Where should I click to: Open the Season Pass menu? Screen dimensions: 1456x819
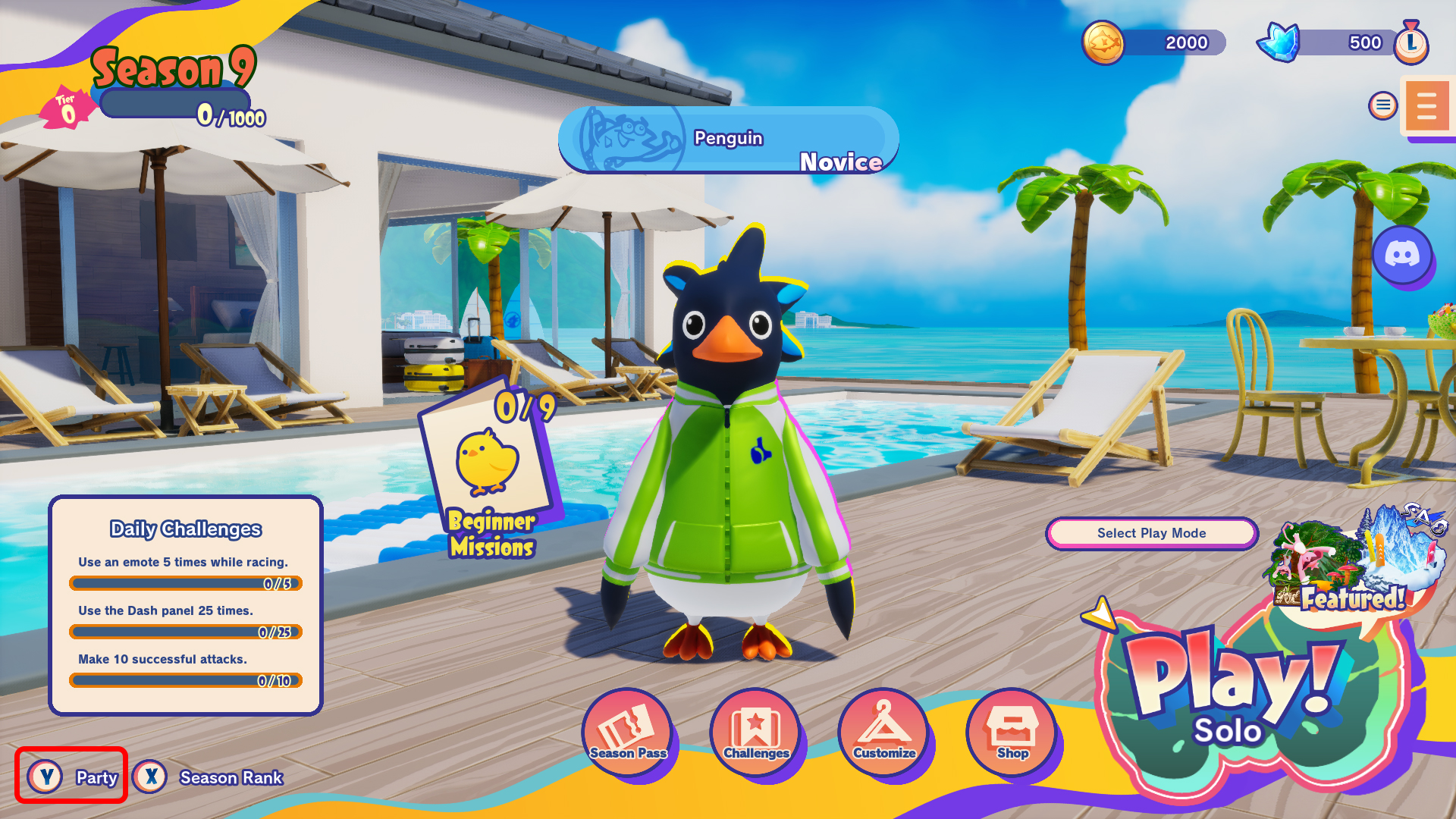(628, 732)
